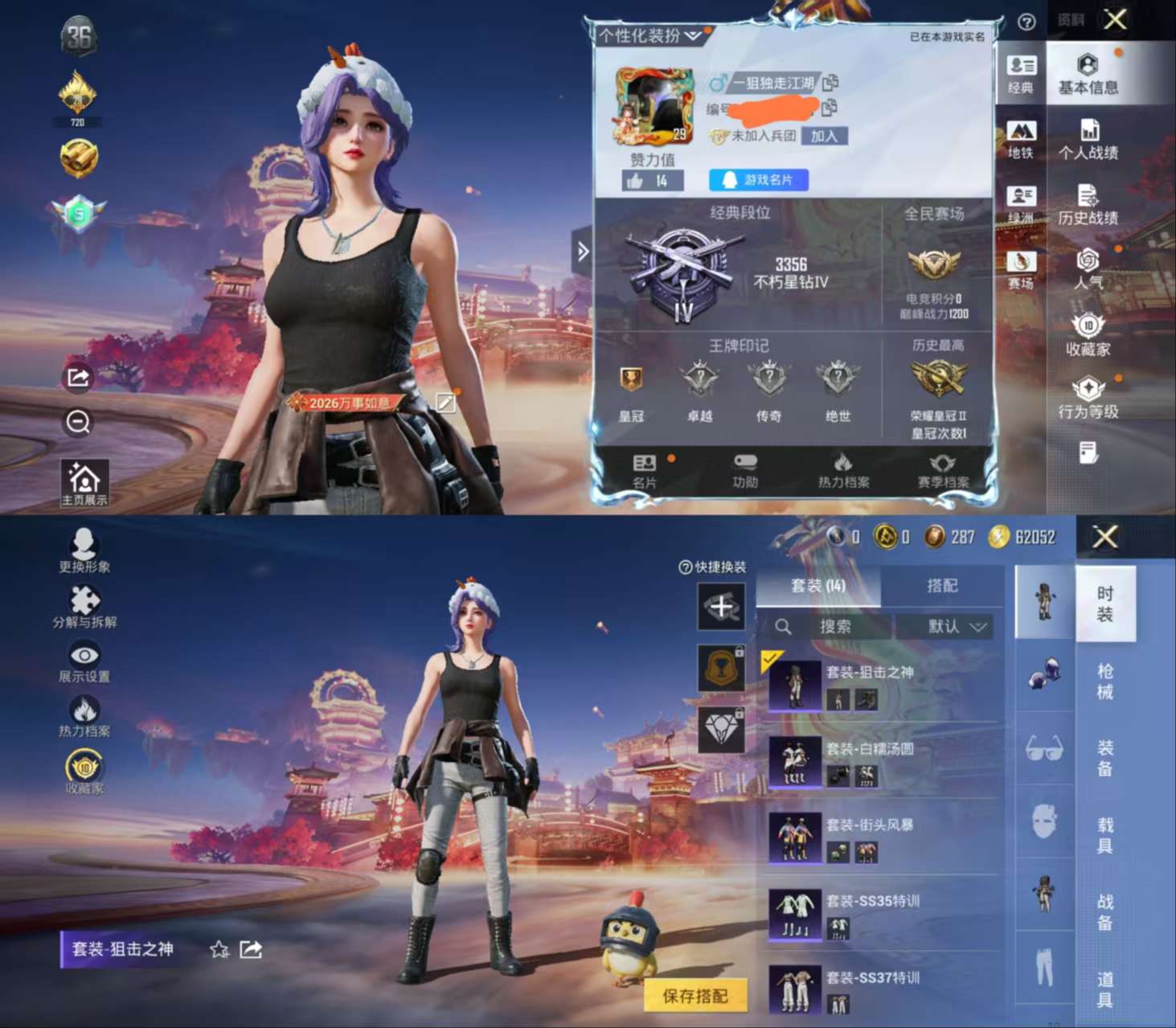Select the 赛季档案 season archive tab

click(x=943, y=470)
